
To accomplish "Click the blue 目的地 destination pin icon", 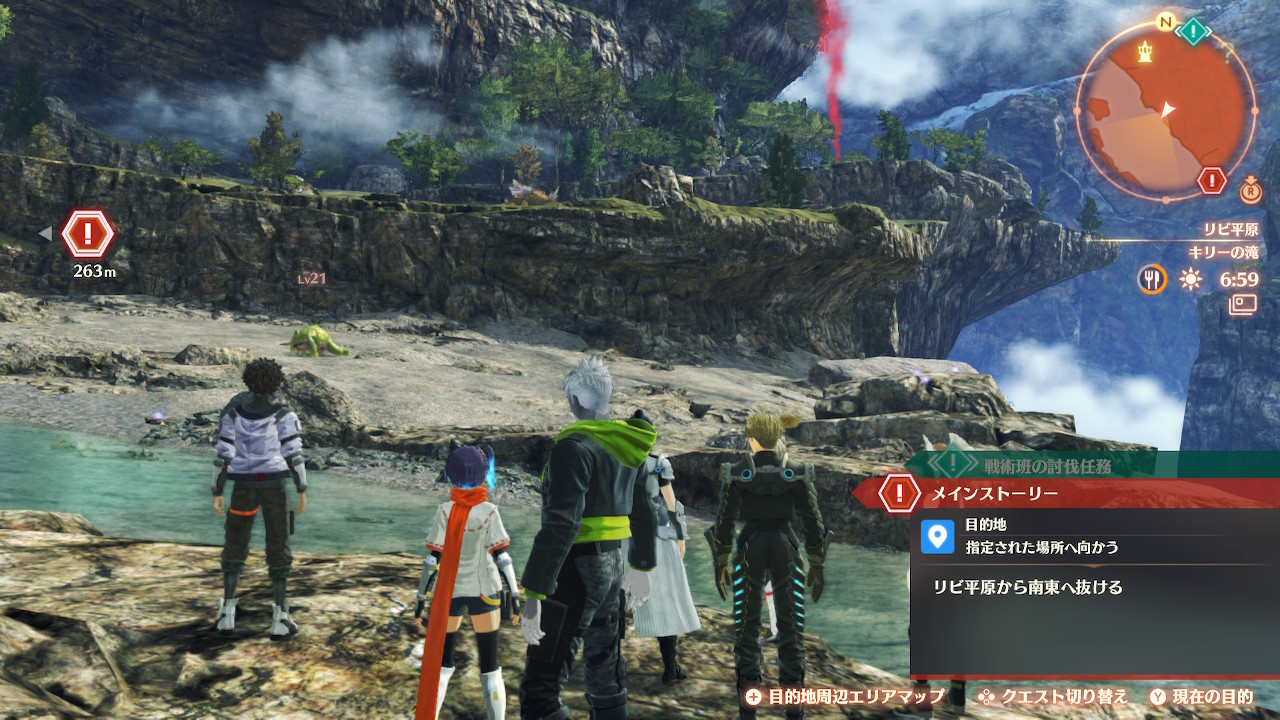I will [937, 536].
